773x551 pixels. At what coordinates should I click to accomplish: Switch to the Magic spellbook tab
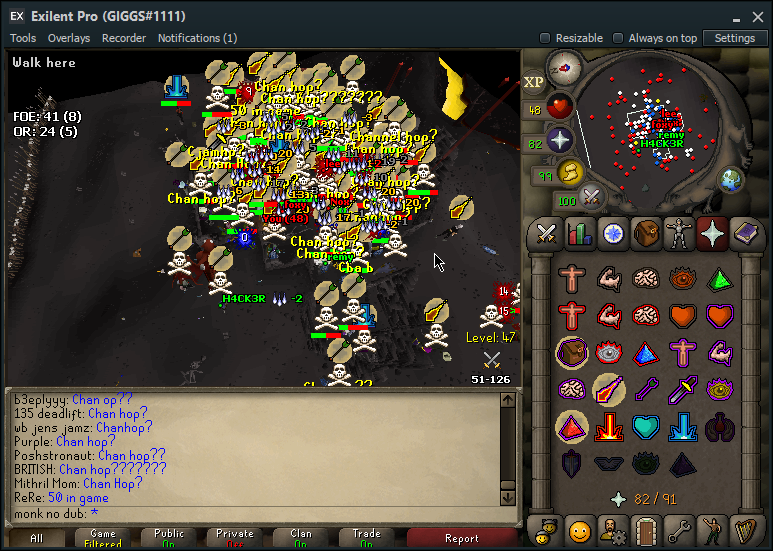click(745, 234)
